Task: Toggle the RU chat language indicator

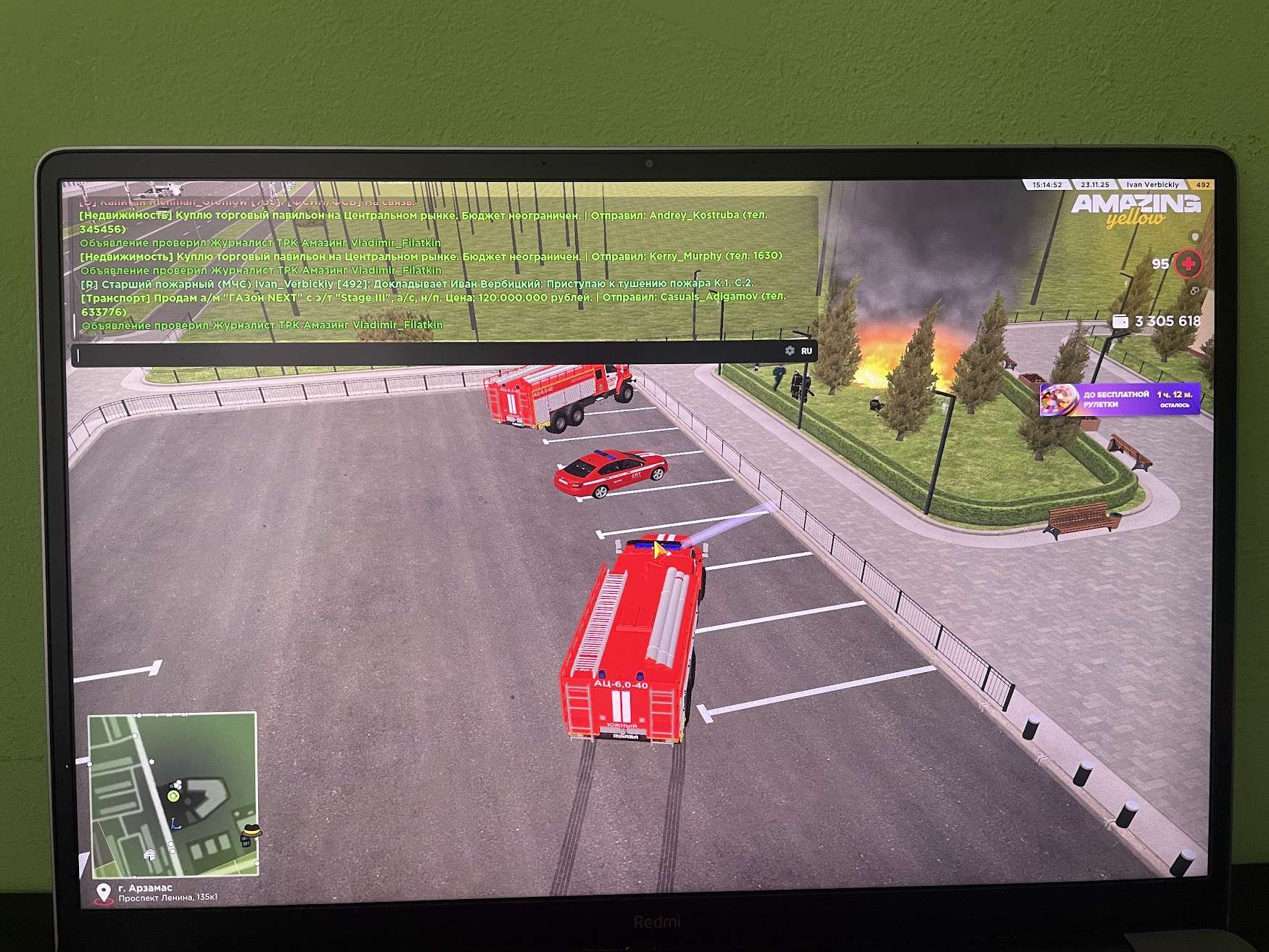Action: 806,351
